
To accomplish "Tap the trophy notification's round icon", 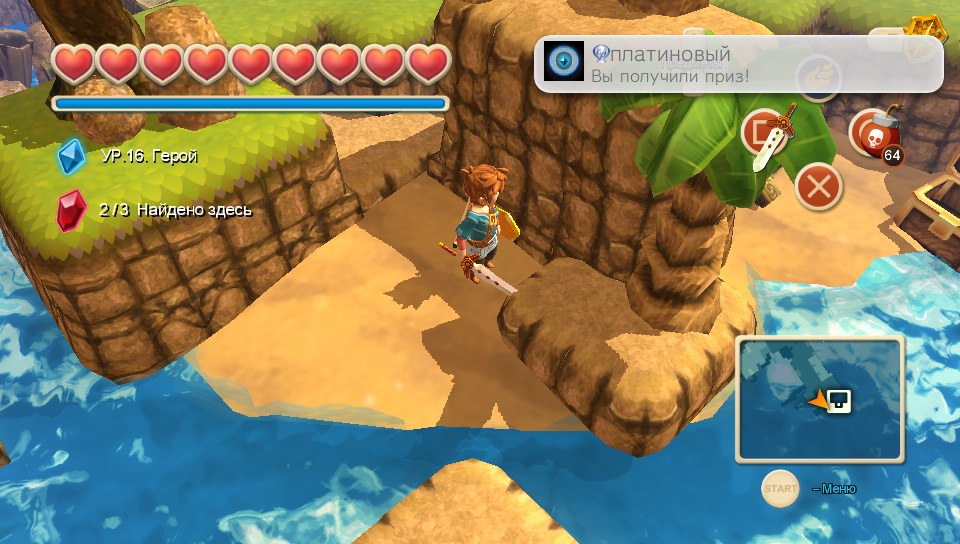I will pyautogui.click(x=566, y=62).
